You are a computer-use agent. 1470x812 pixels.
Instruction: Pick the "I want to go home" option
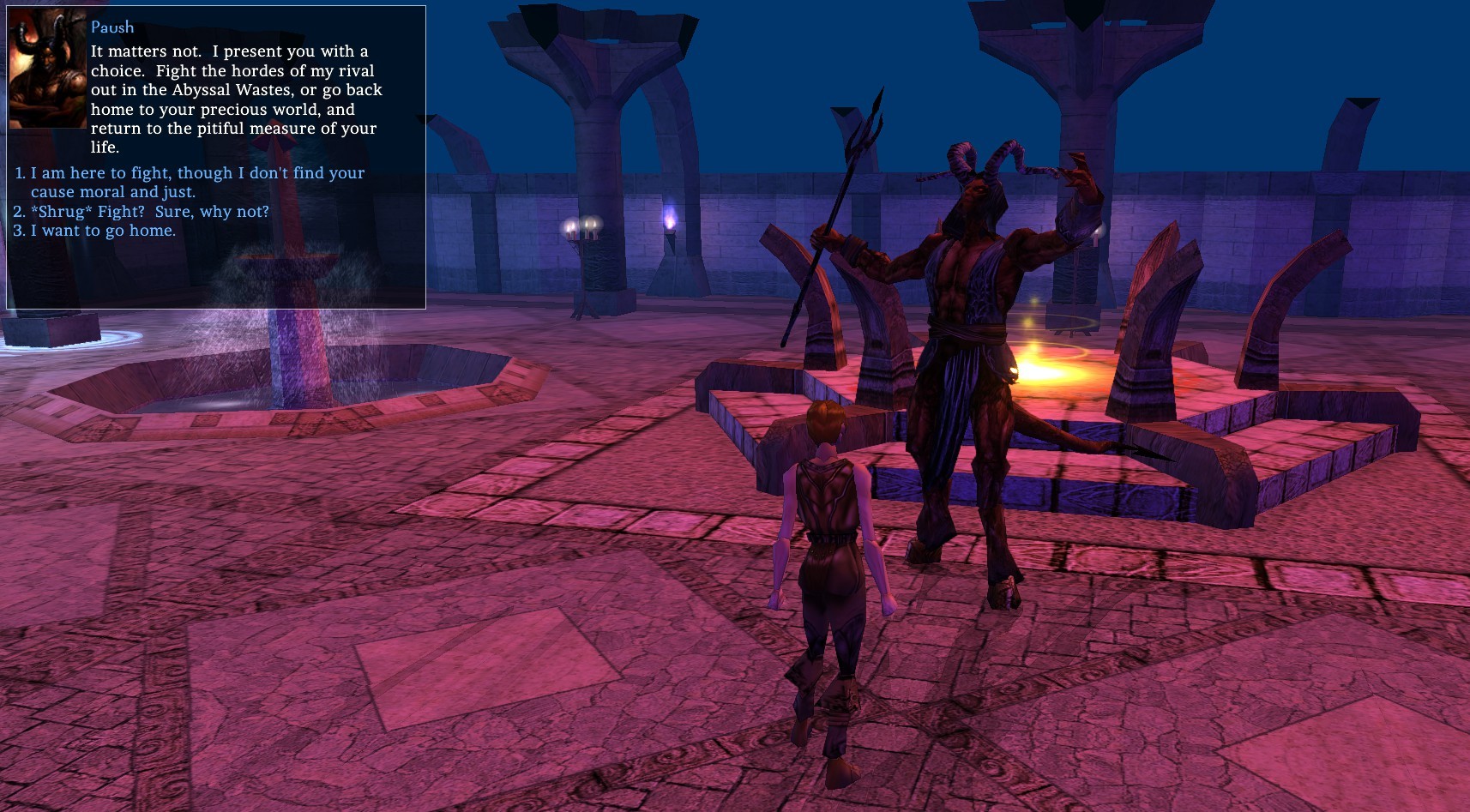point(103,231)
